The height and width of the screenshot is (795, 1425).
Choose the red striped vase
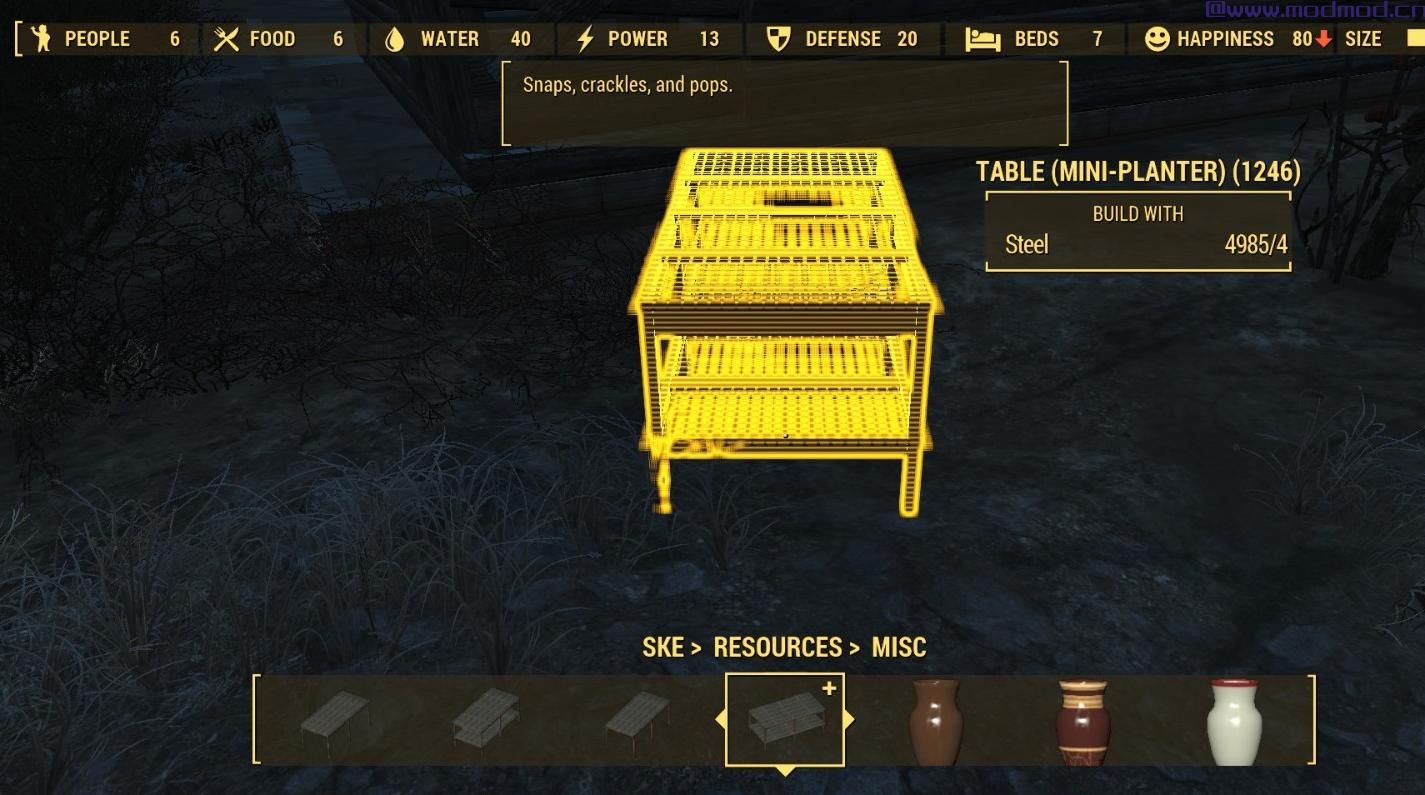[1083, 722]
